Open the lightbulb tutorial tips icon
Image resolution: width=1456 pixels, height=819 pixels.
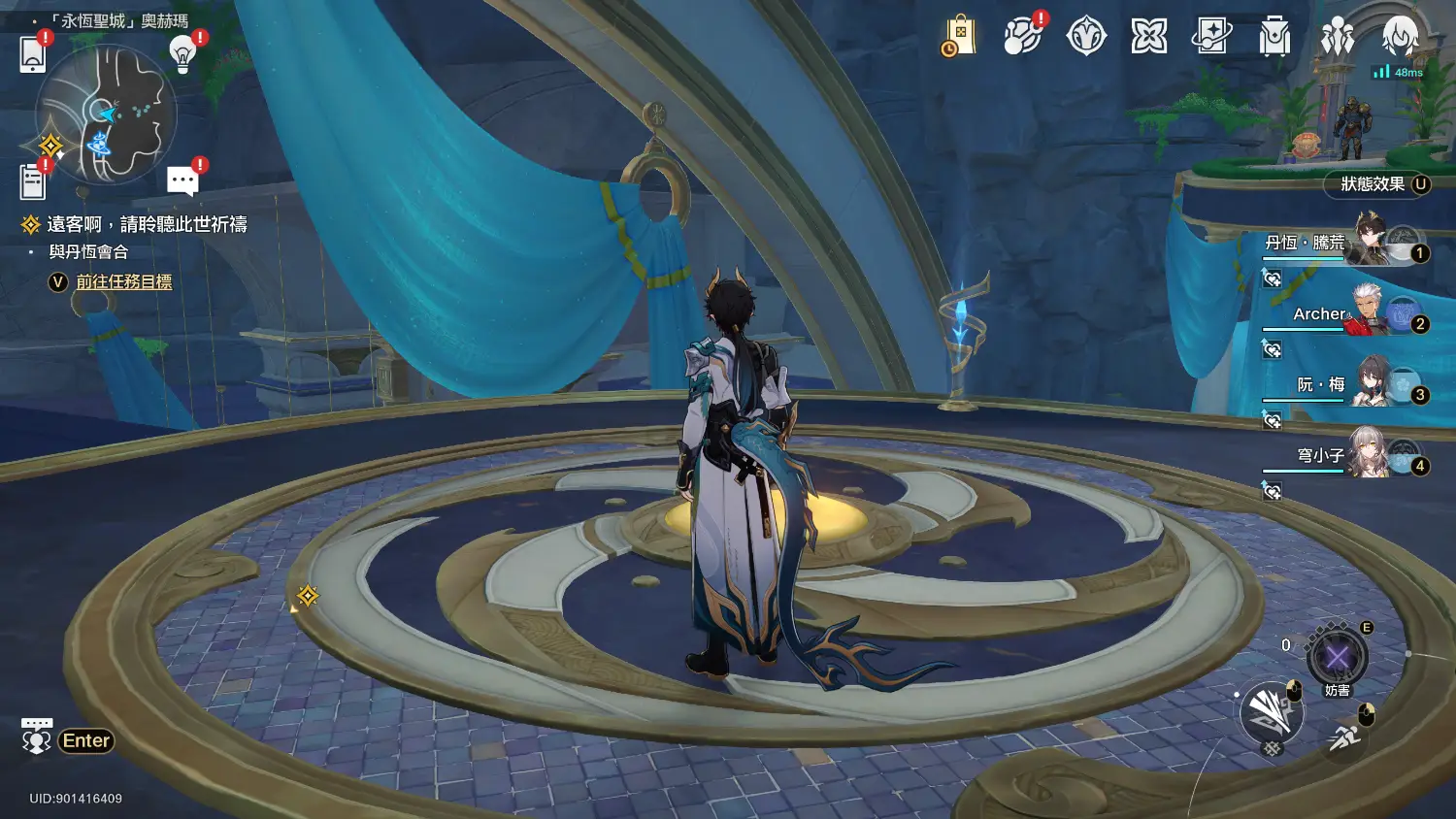tap(182, 54)
